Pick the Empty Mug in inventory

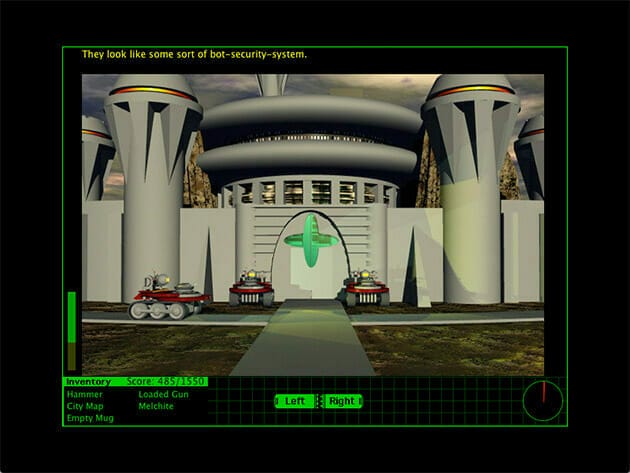[90, 418]
